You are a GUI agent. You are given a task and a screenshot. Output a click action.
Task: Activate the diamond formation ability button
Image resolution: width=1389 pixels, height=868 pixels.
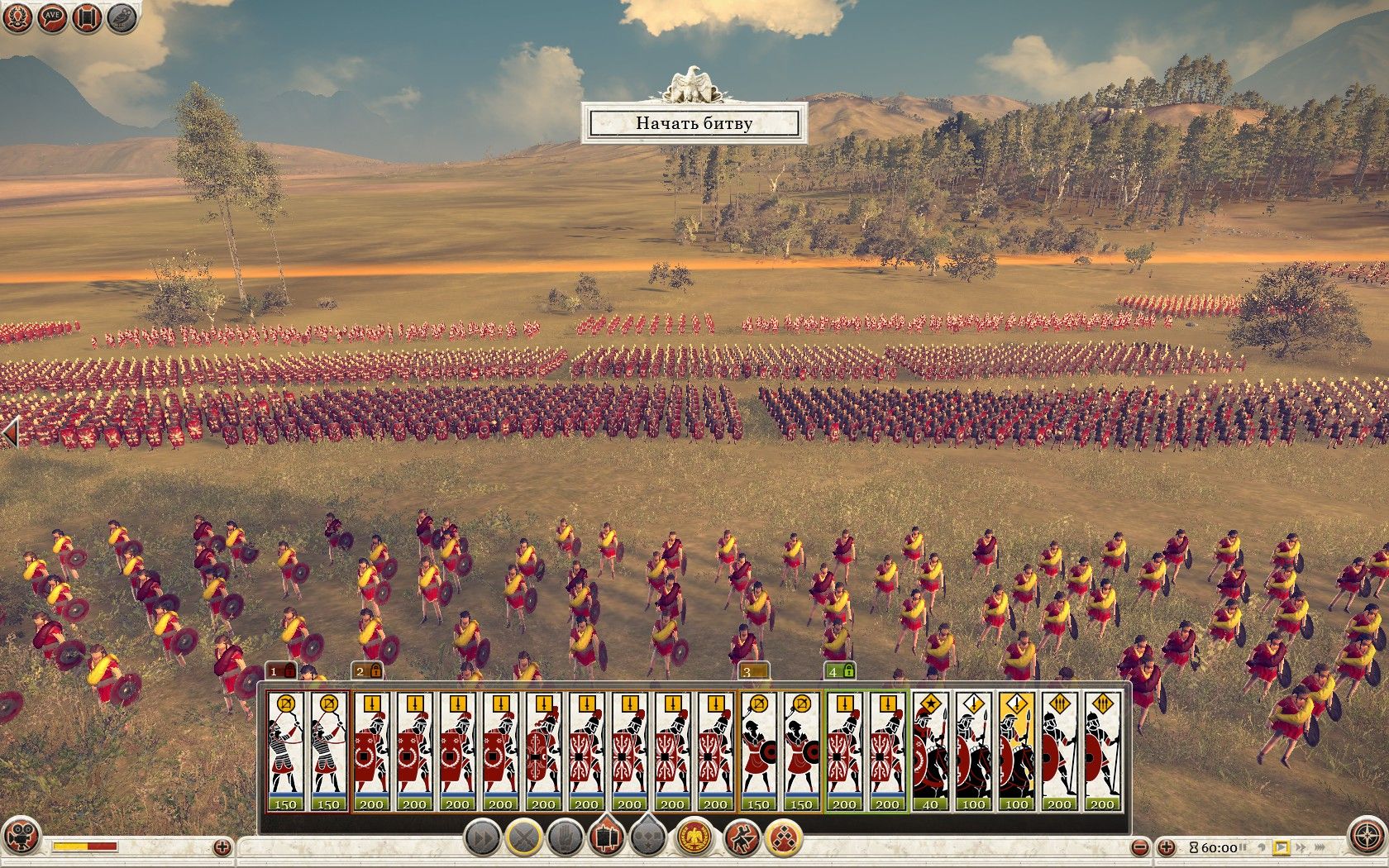tap(783, 838)
